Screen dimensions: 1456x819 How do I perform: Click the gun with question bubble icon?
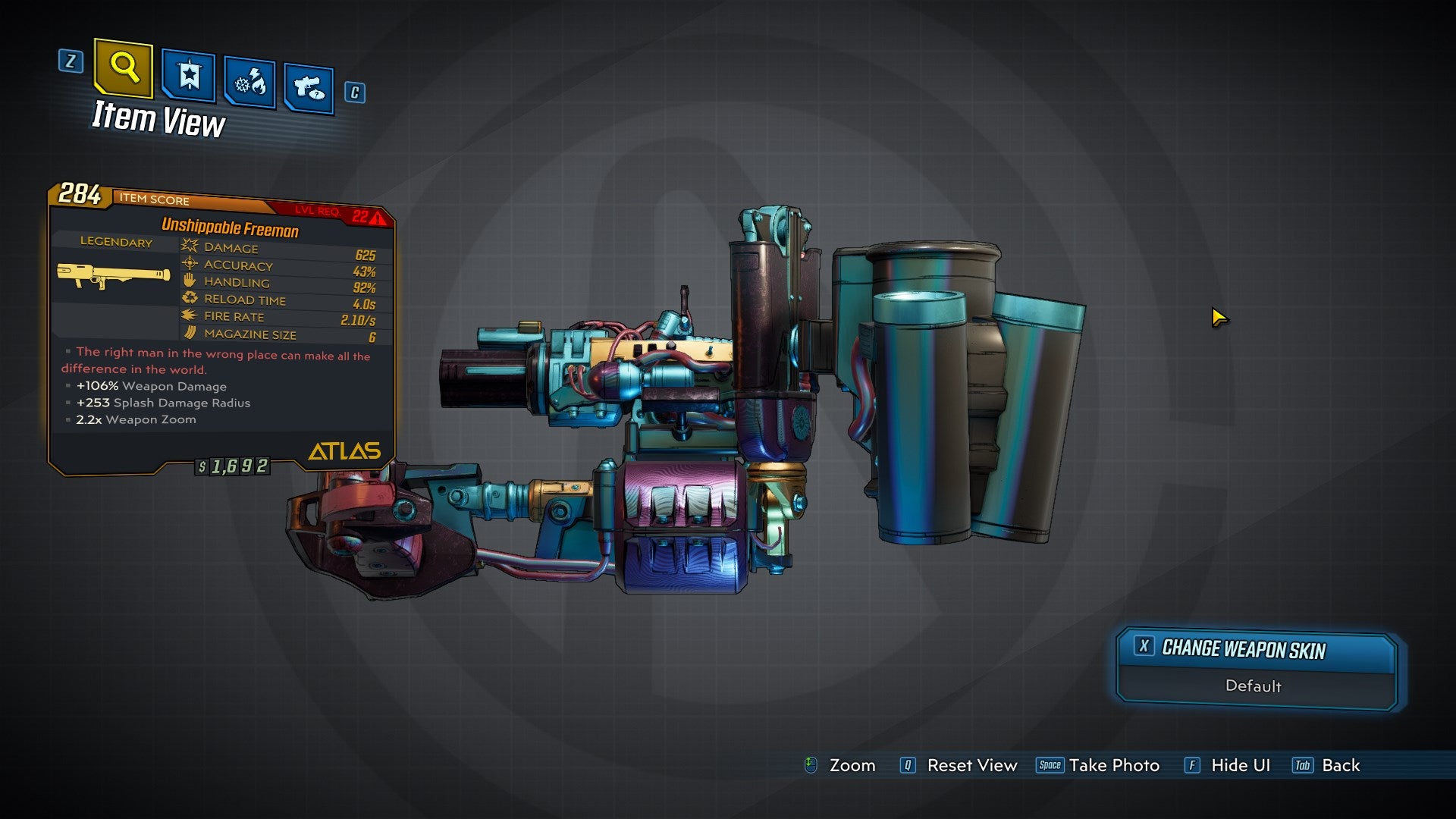tap(308, 86)
